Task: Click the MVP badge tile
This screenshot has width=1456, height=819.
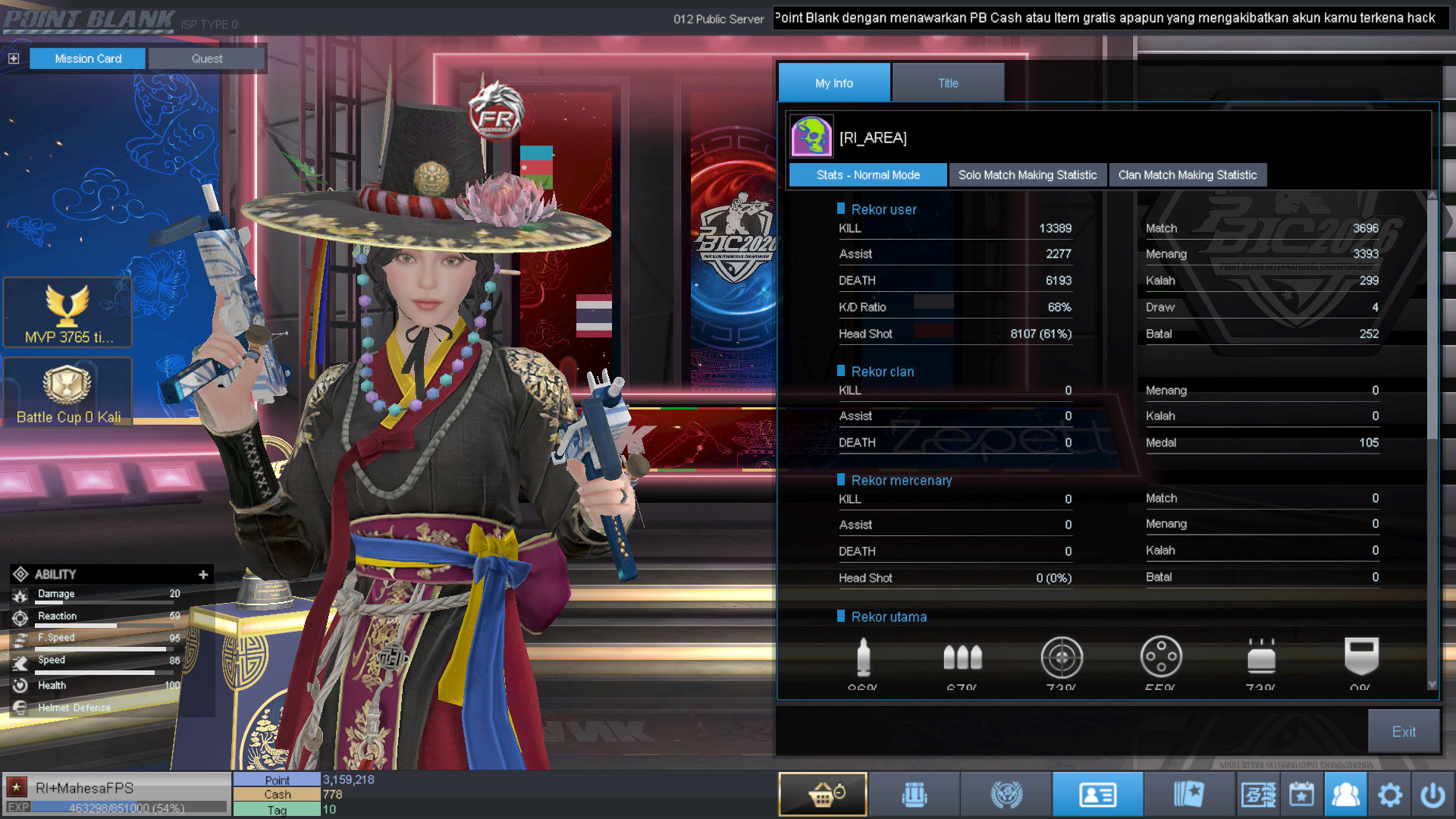Action: [x=67, y=312]
